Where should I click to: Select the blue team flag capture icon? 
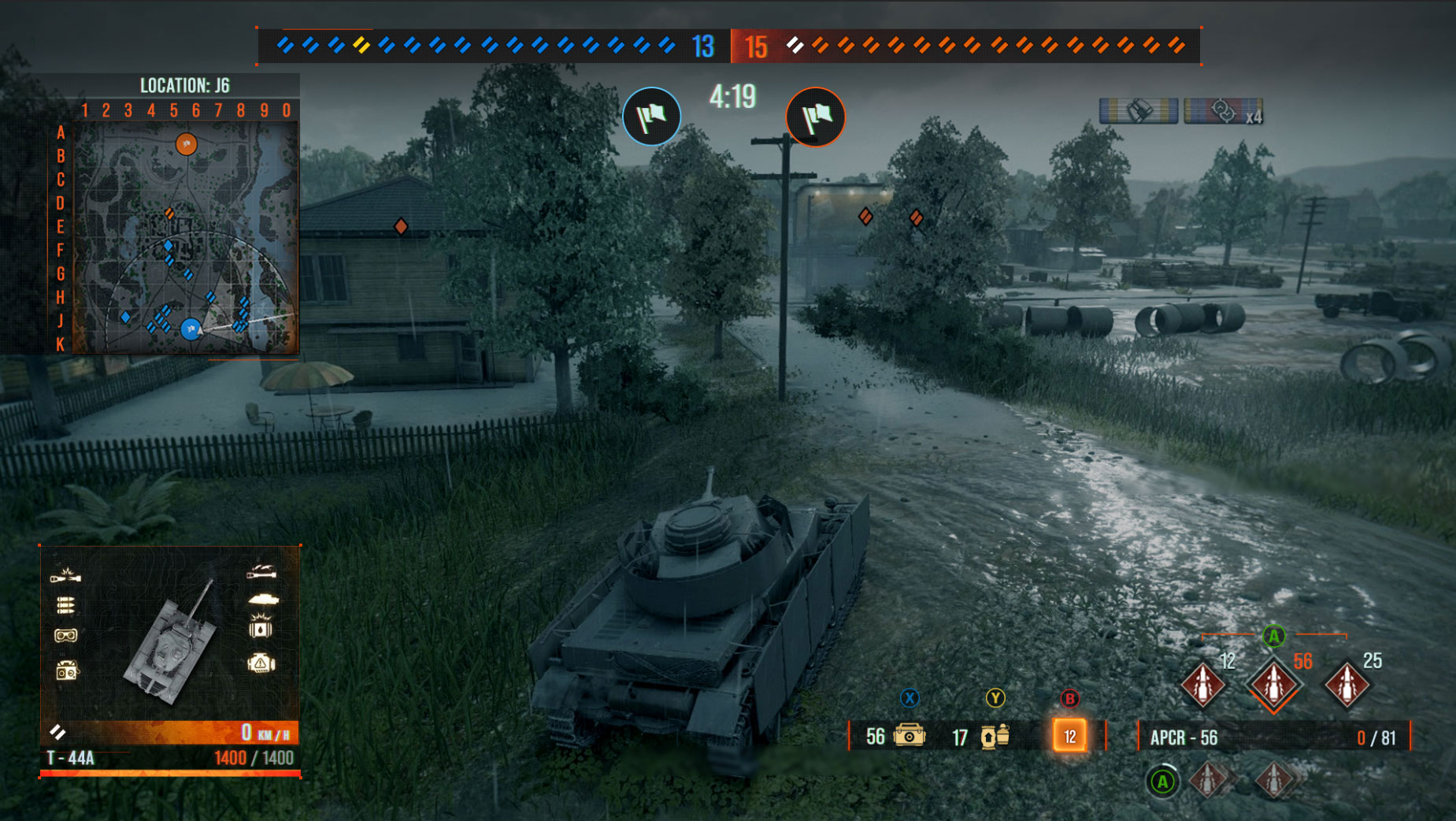652,117
